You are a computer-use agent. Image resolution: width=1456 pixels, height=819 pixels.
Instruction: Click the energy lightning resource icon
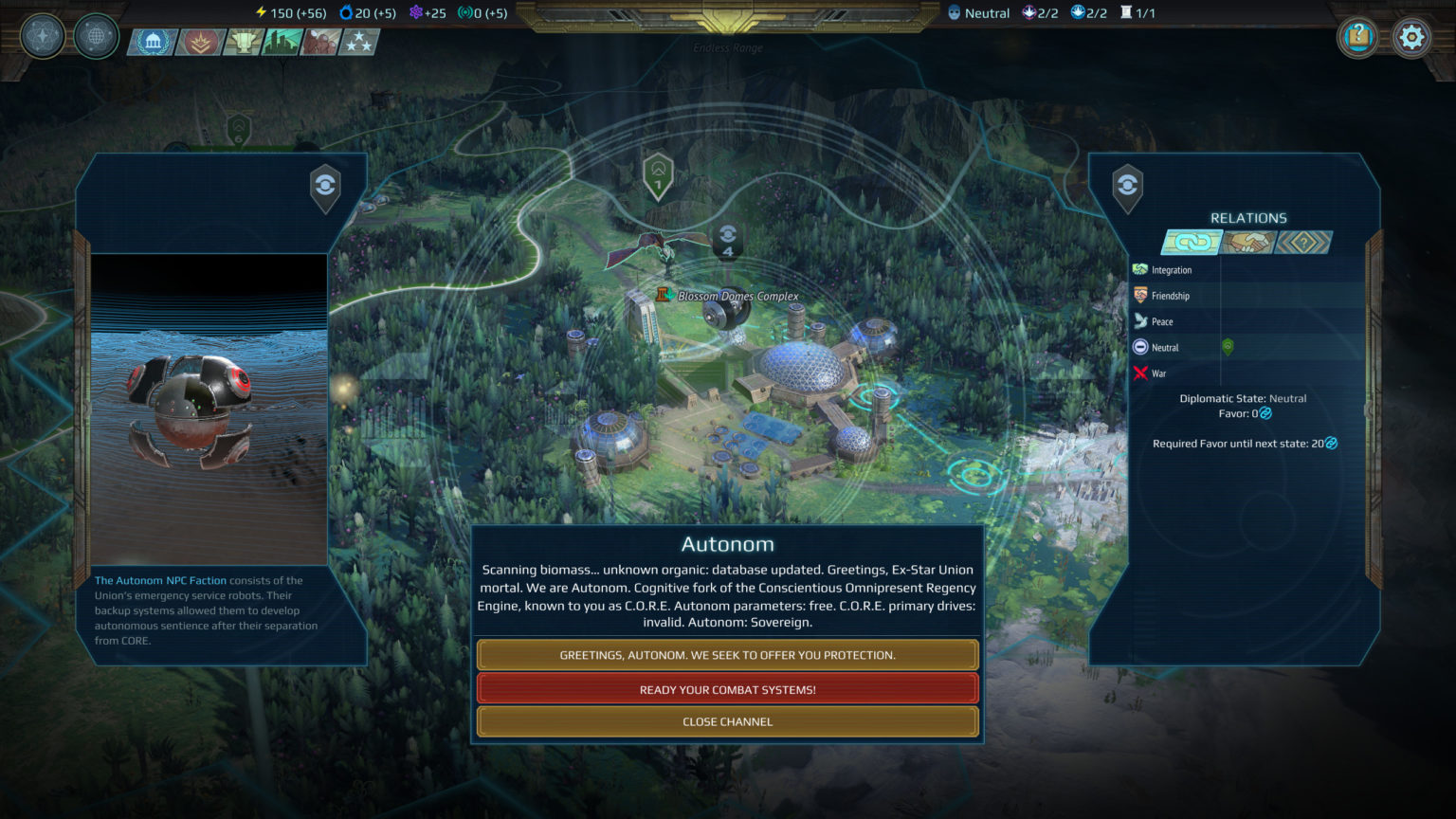[259, 12]
